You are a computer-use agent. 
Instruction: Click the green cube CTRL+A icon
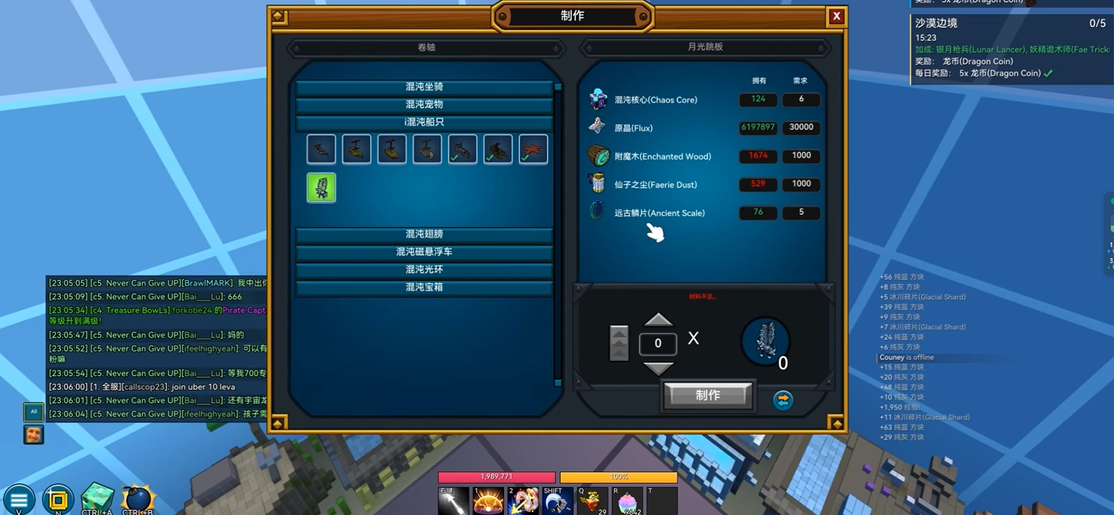98,497
